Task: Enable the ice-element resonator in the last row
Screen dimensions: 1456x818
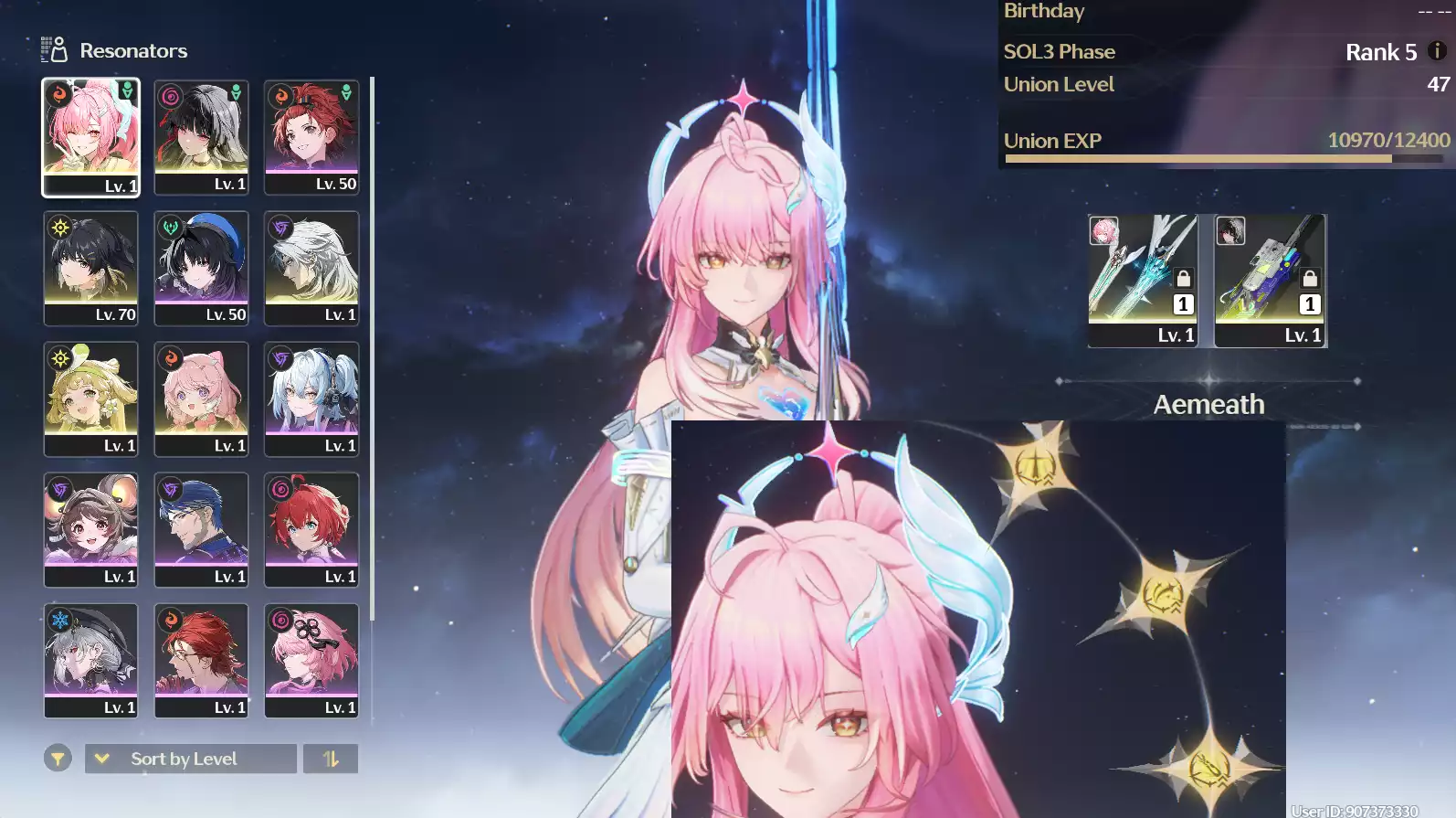Action: [x=90, y=661]
